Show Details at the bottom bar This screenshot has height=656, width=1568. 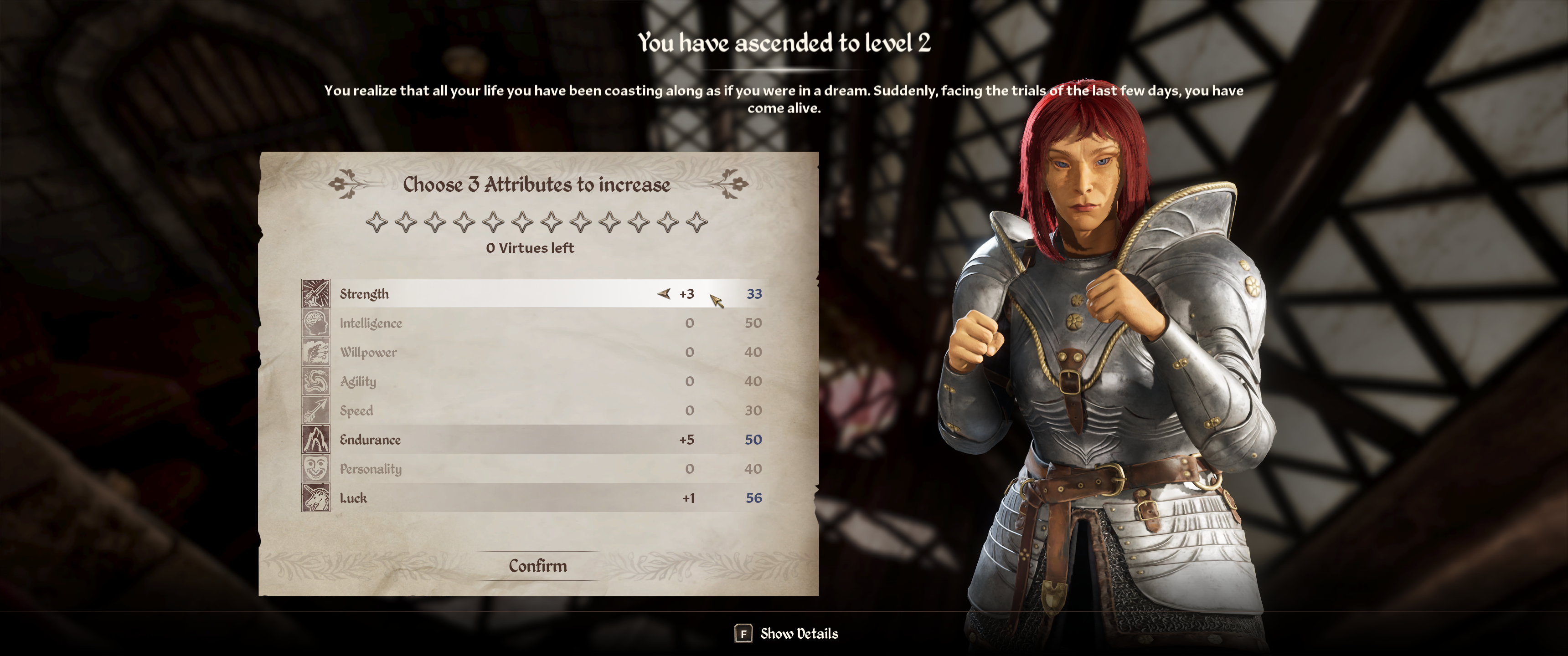click(x=786, y=634)
